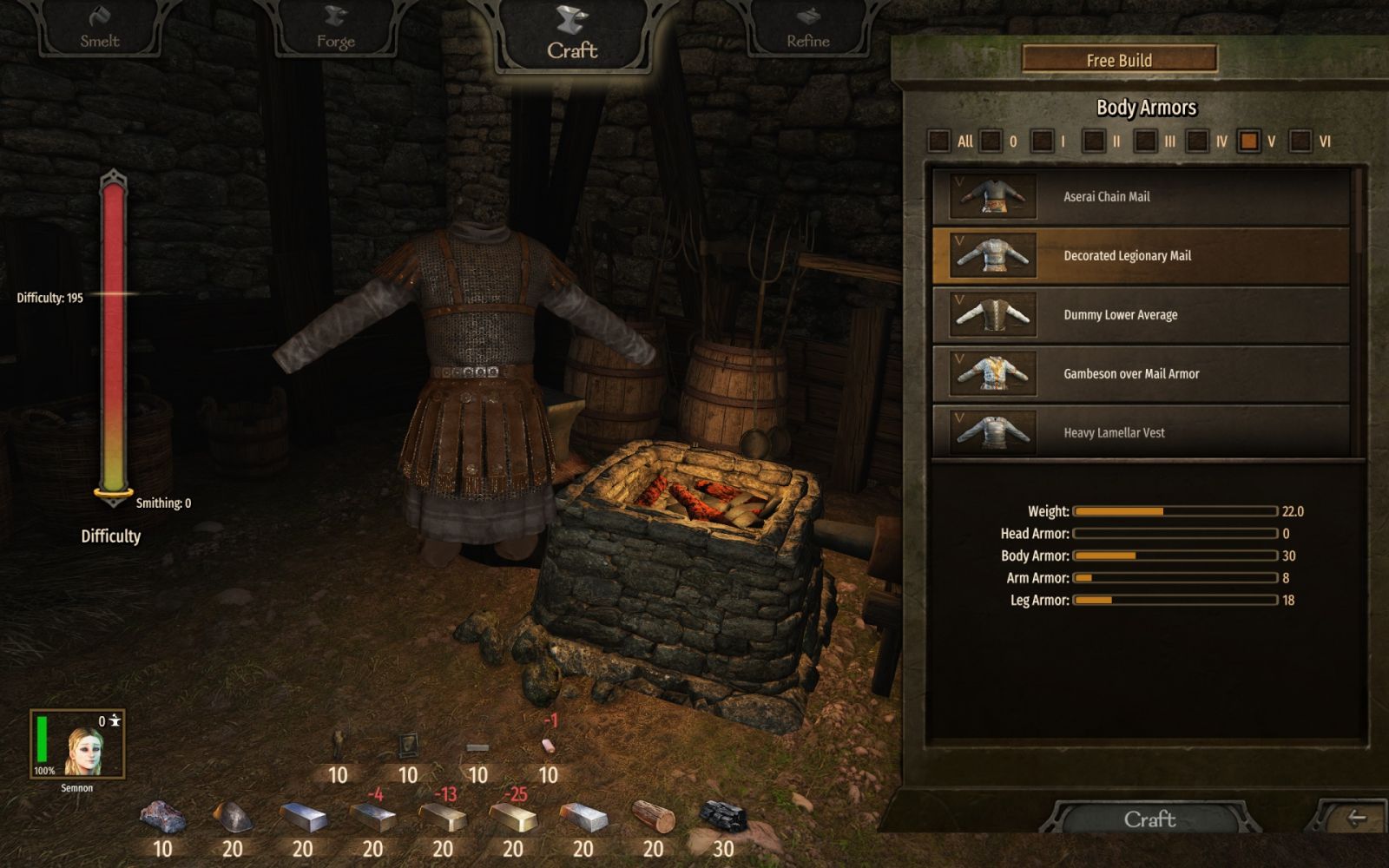Screen dimensions: 1389x868
Task: Switch to the Smelt tab
Action: tap(100, 29)
